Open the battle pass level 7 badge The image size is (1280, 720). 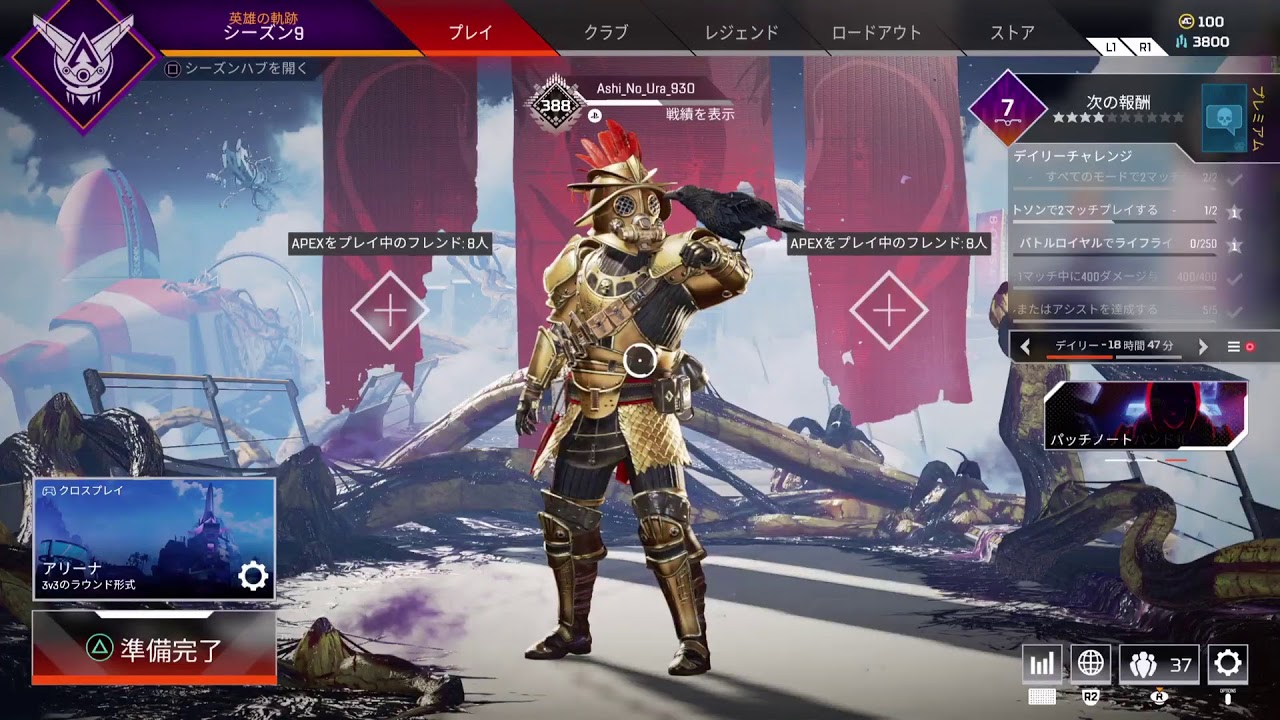coord(1007,108)
